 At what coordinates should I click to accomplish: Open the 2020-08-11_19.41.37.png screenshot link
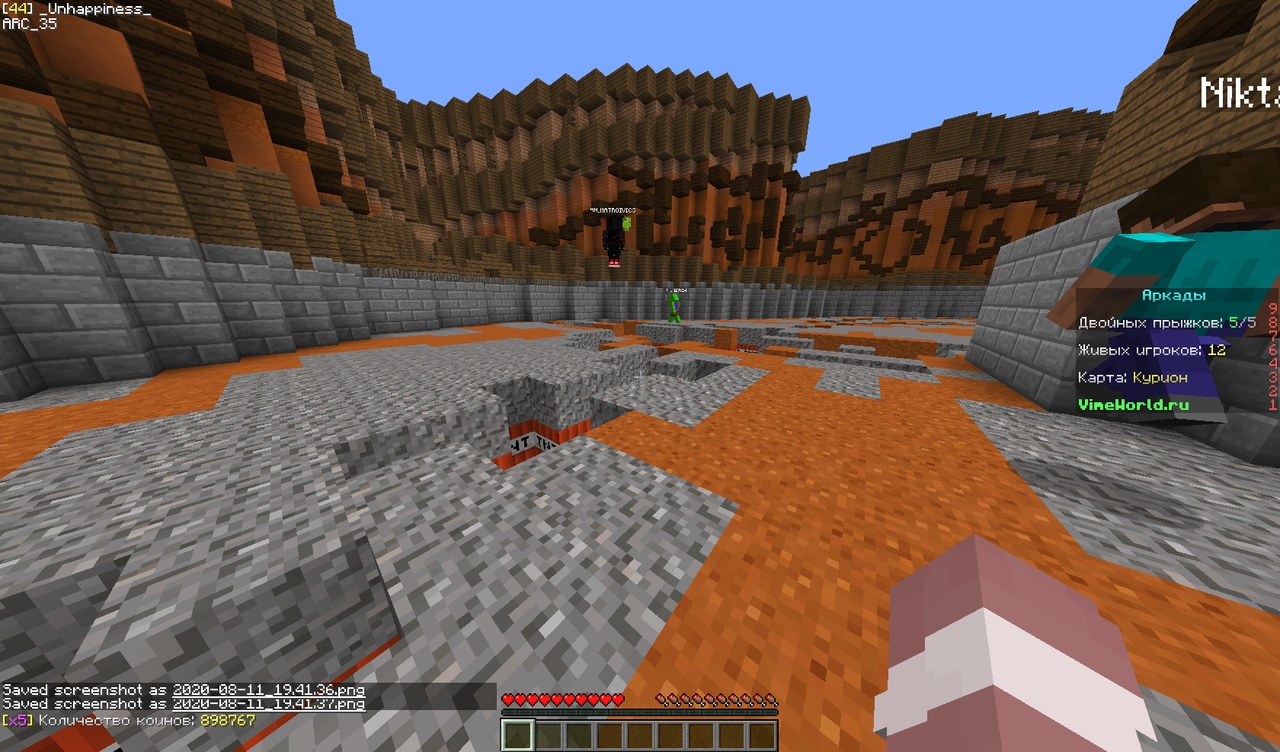point(268,704)
